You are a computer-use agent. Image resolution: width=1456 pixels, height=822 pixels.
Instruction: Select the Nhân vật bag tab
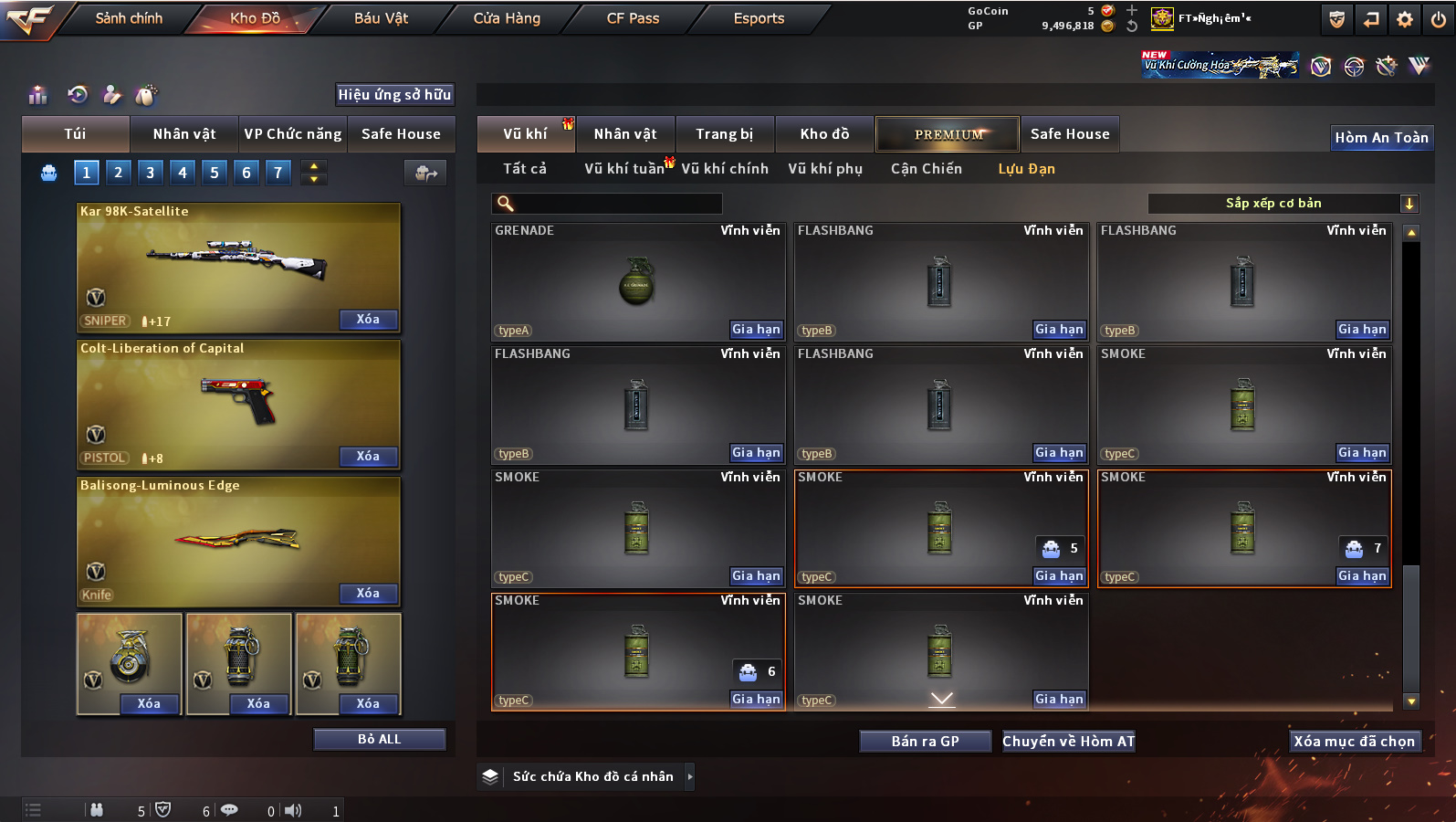[x=183, y=134]
